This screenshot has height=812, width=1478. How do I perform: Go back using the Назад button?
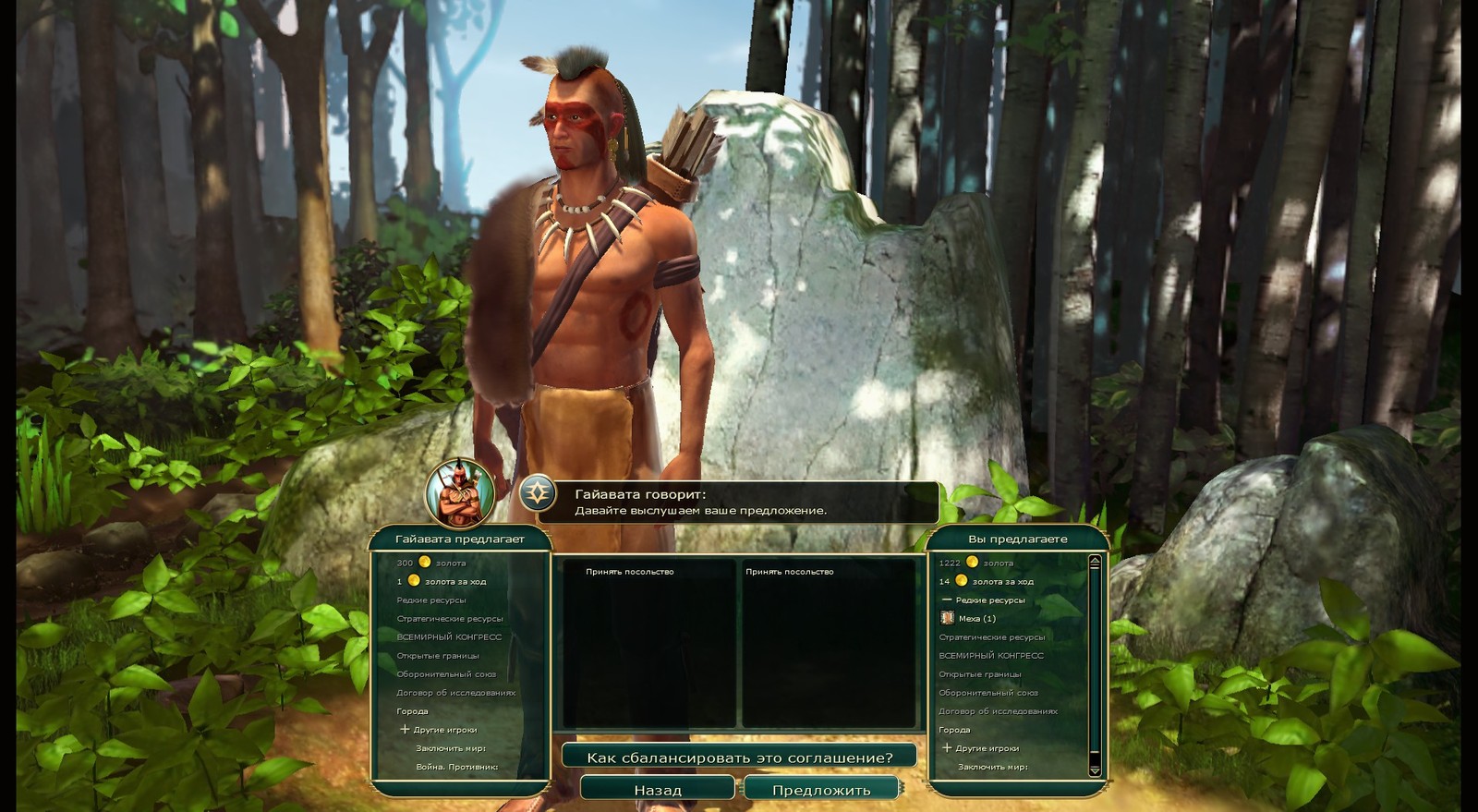pos(657,790)
